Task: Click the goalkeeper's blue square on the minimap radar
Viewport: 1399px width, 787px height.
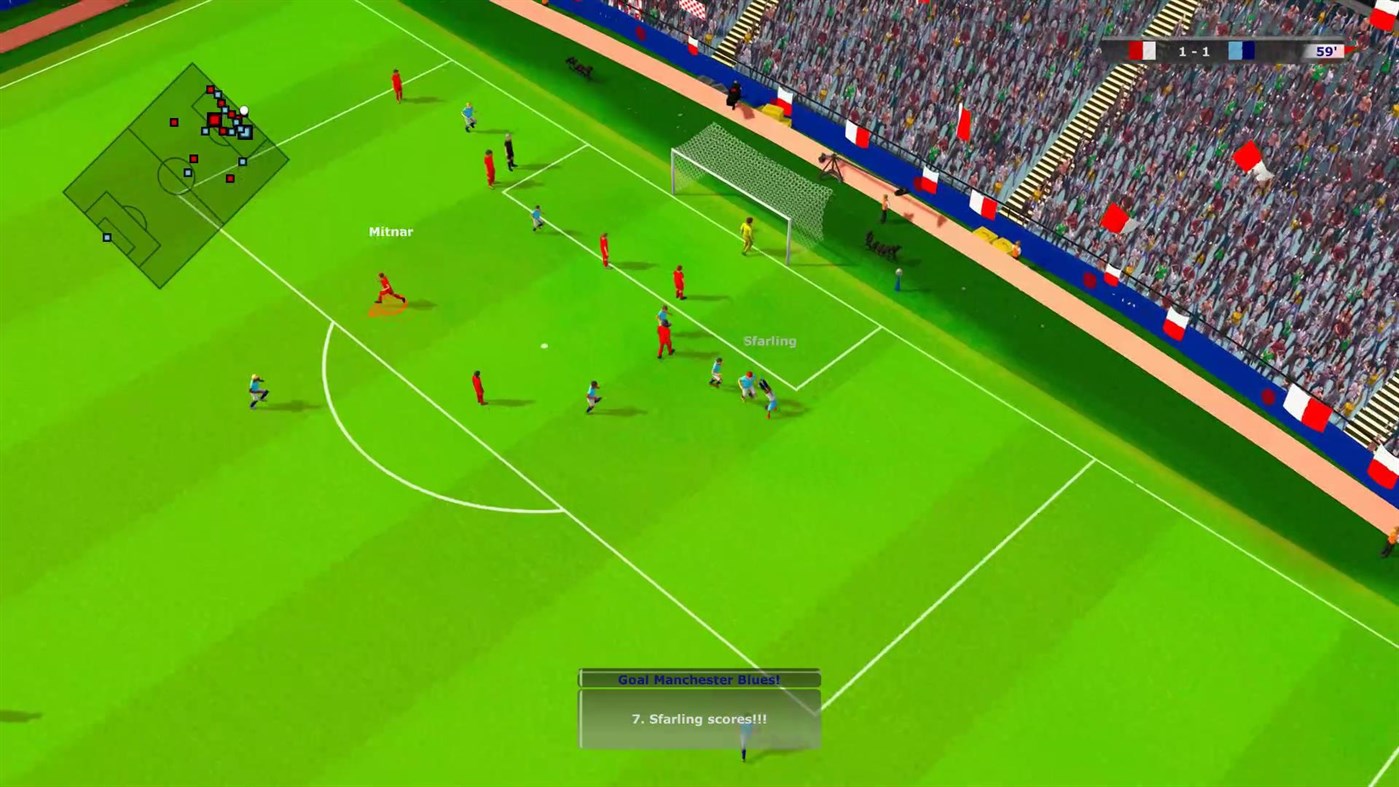Action: click(x=245, y=132)
